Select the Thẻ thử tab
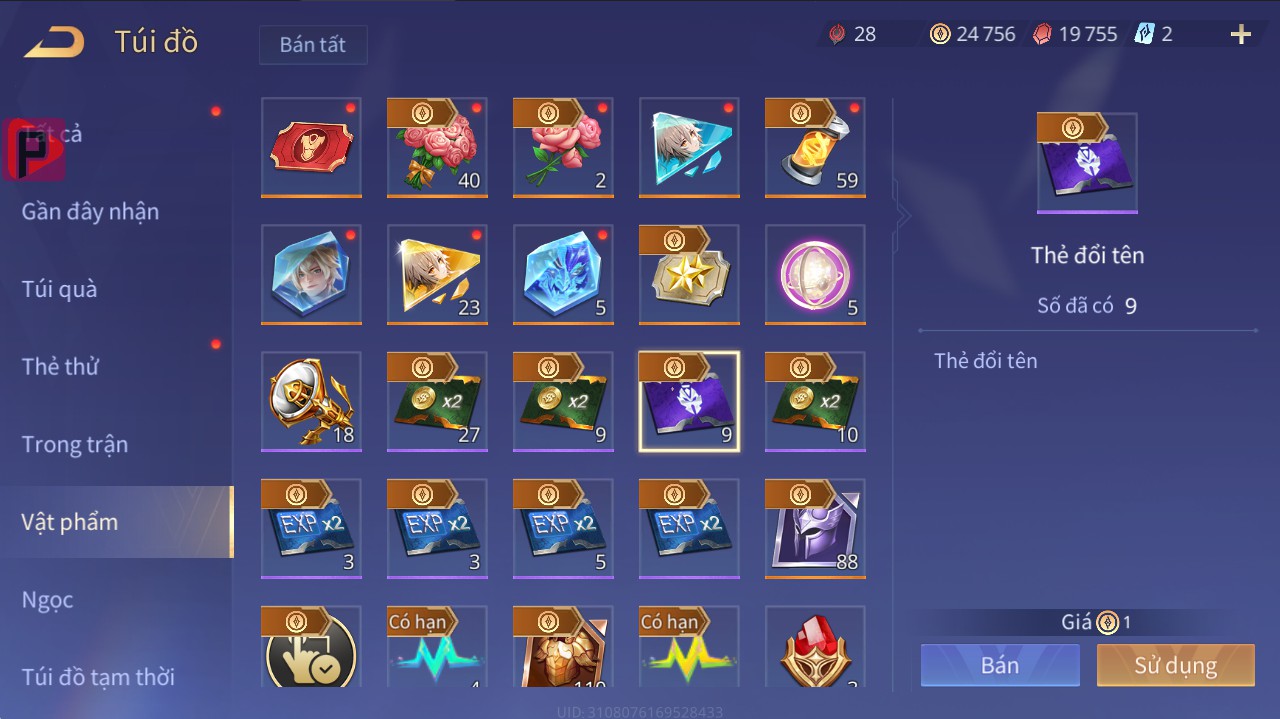This screenshot has width=1280, height=719. point(60,366)
